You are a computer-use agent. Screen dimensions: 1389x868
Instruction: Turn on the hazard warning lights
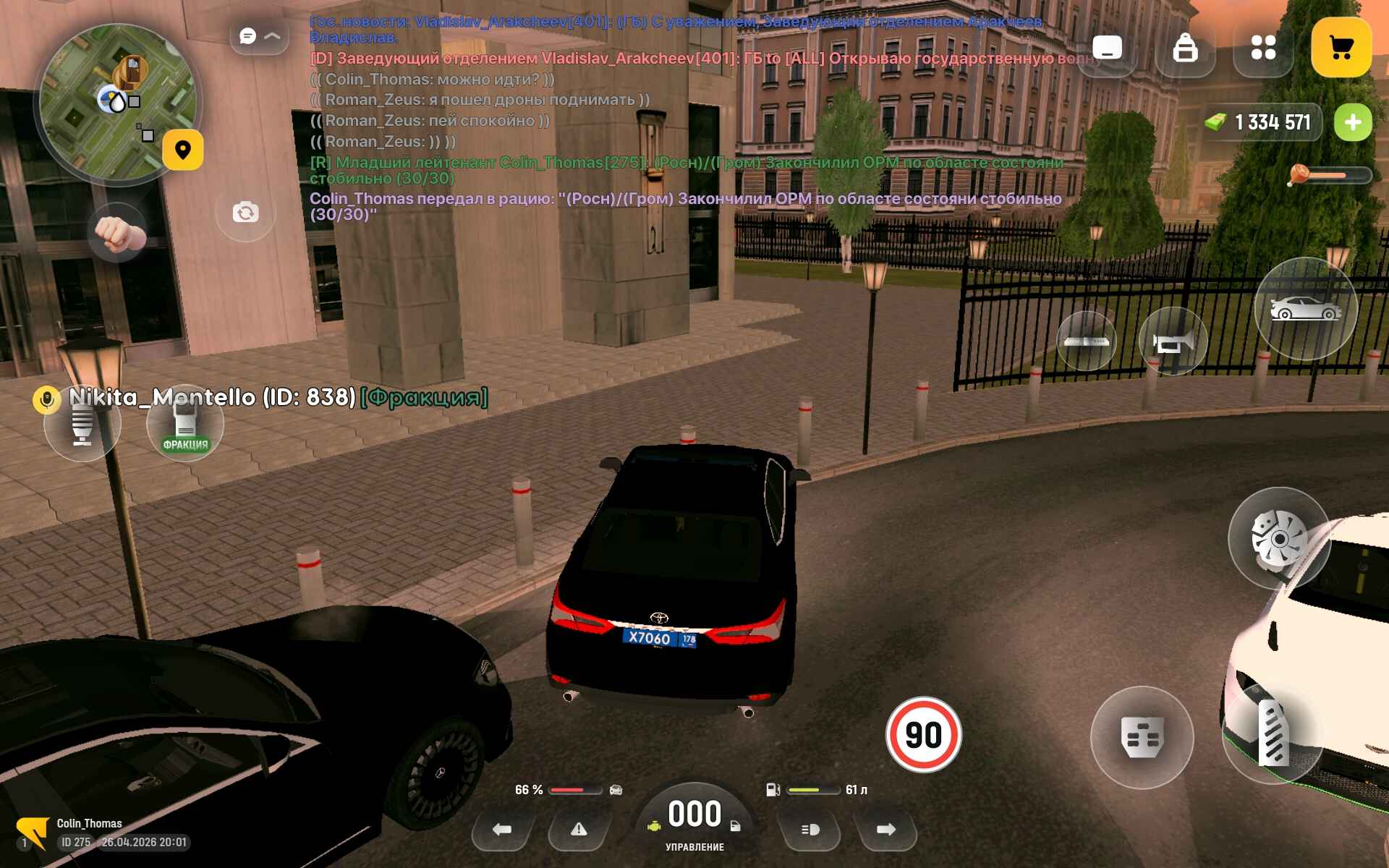tap(579, 830)
